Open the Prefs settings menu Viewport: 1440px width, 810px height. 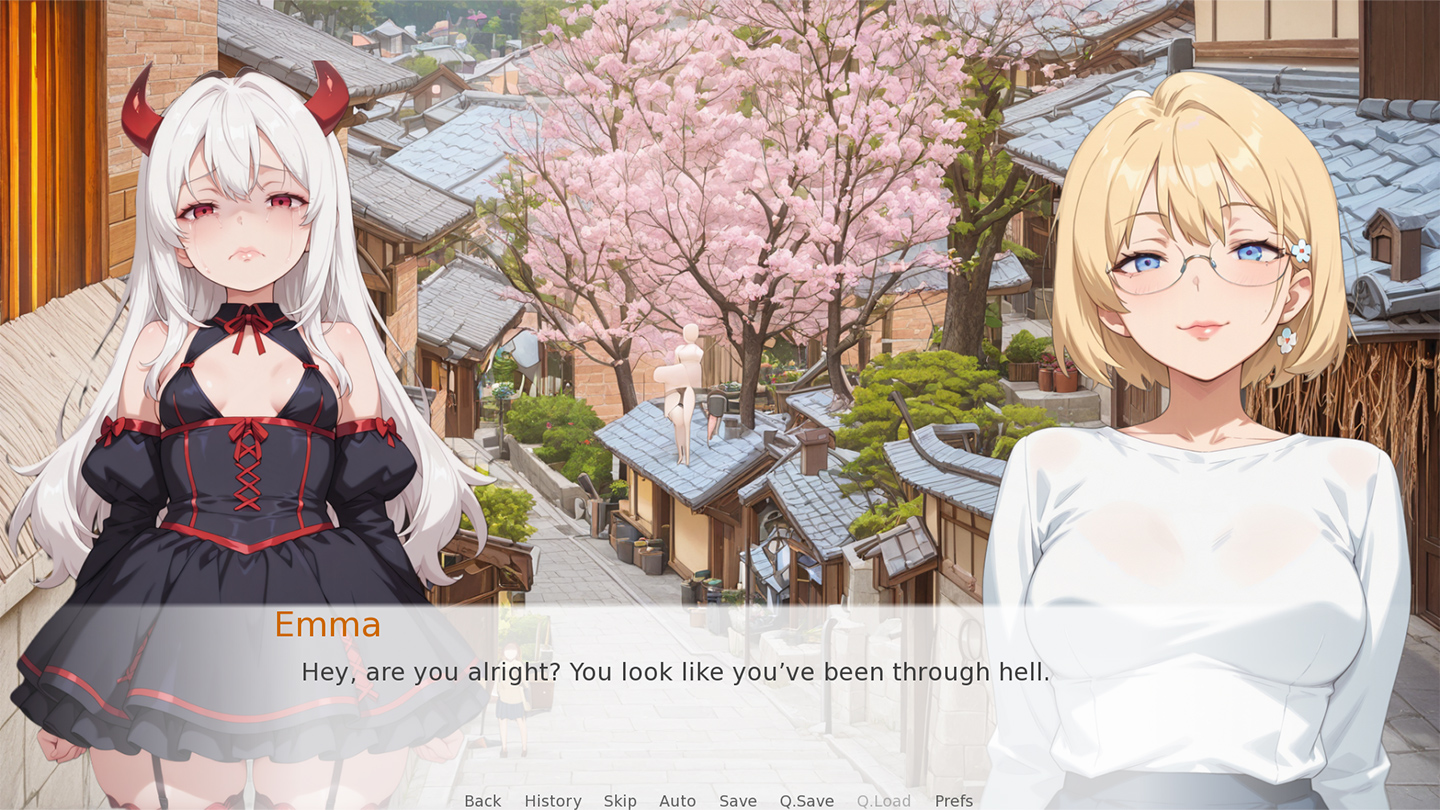tap(953, 800)
